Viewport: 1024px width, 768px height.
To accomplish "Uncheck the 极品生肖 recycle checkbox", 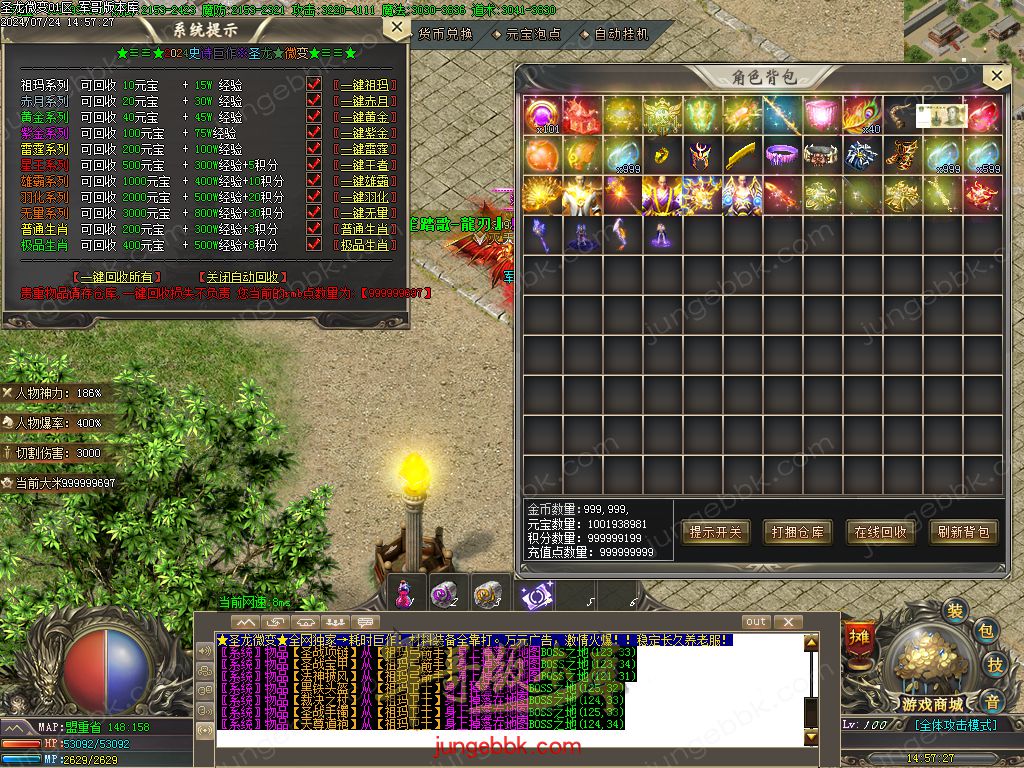I will 314,245.
